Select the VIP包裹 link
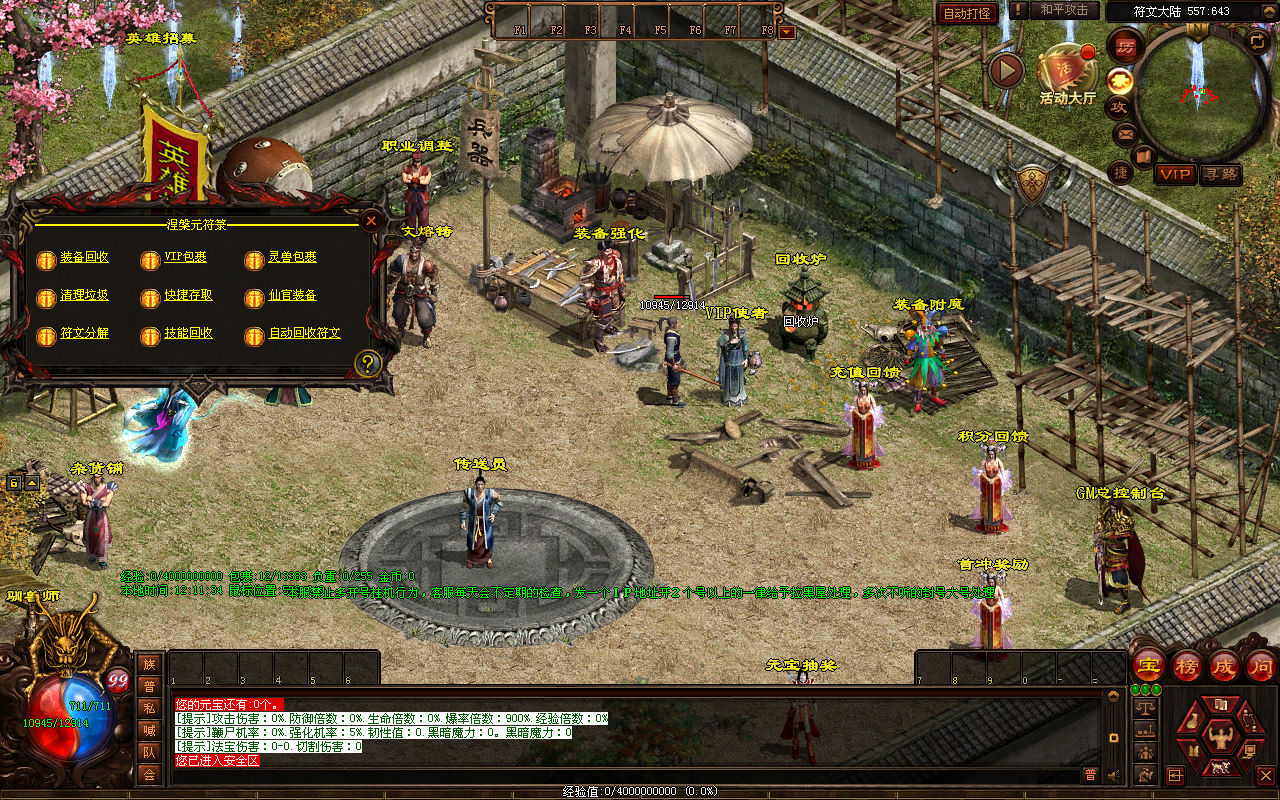 click(185, 258)
